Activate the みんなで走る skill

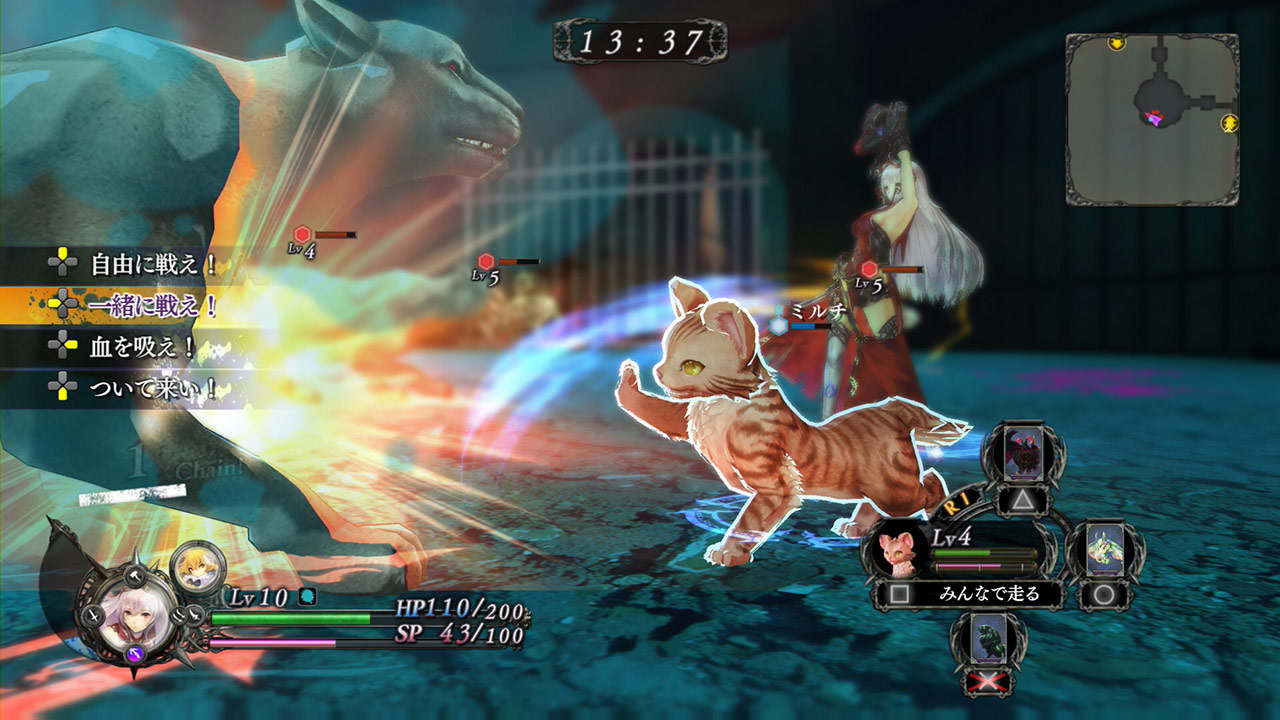tap(989, 594)
